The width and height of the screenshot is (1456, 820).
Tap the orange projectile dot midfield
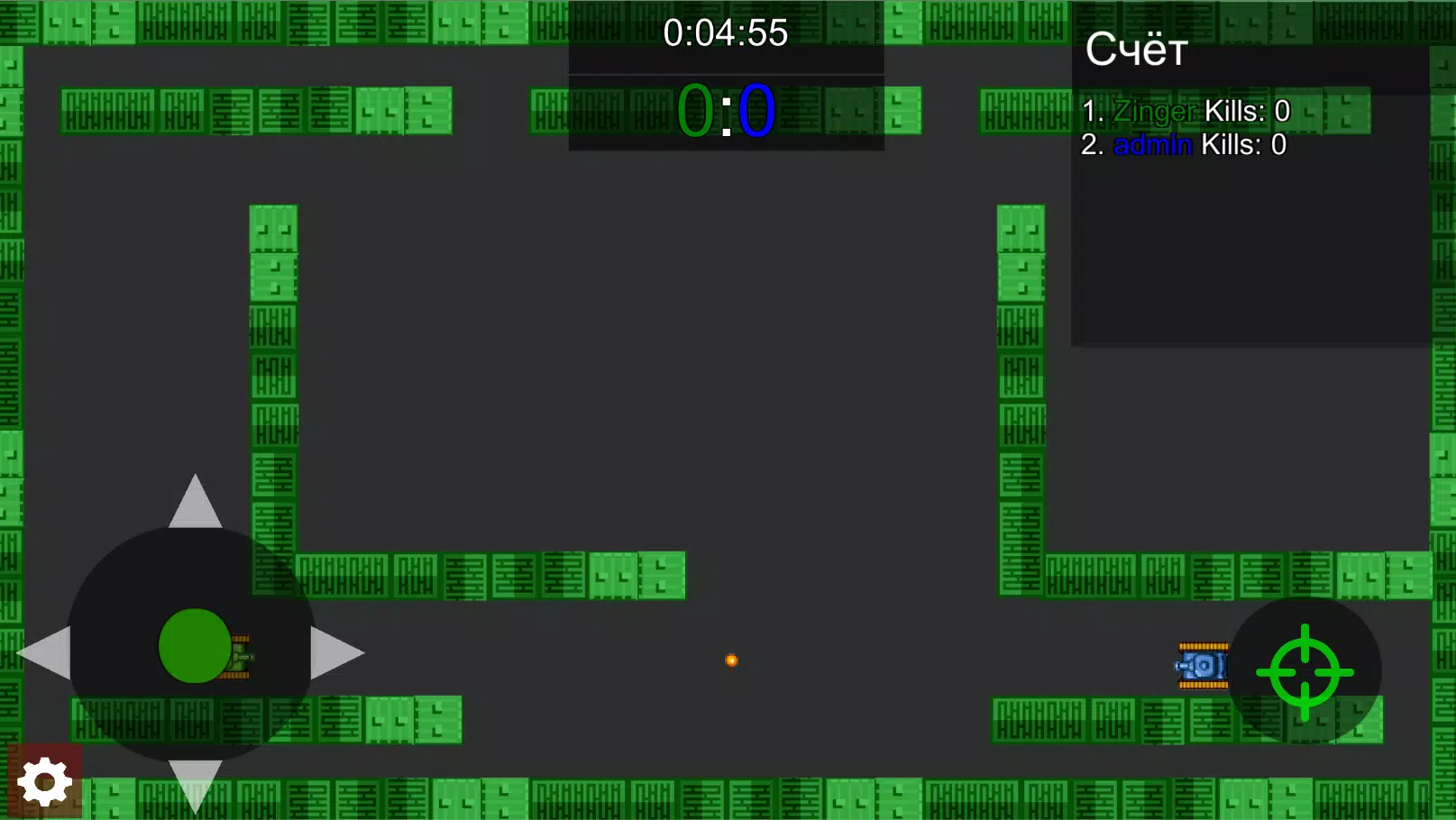point(731,660)
